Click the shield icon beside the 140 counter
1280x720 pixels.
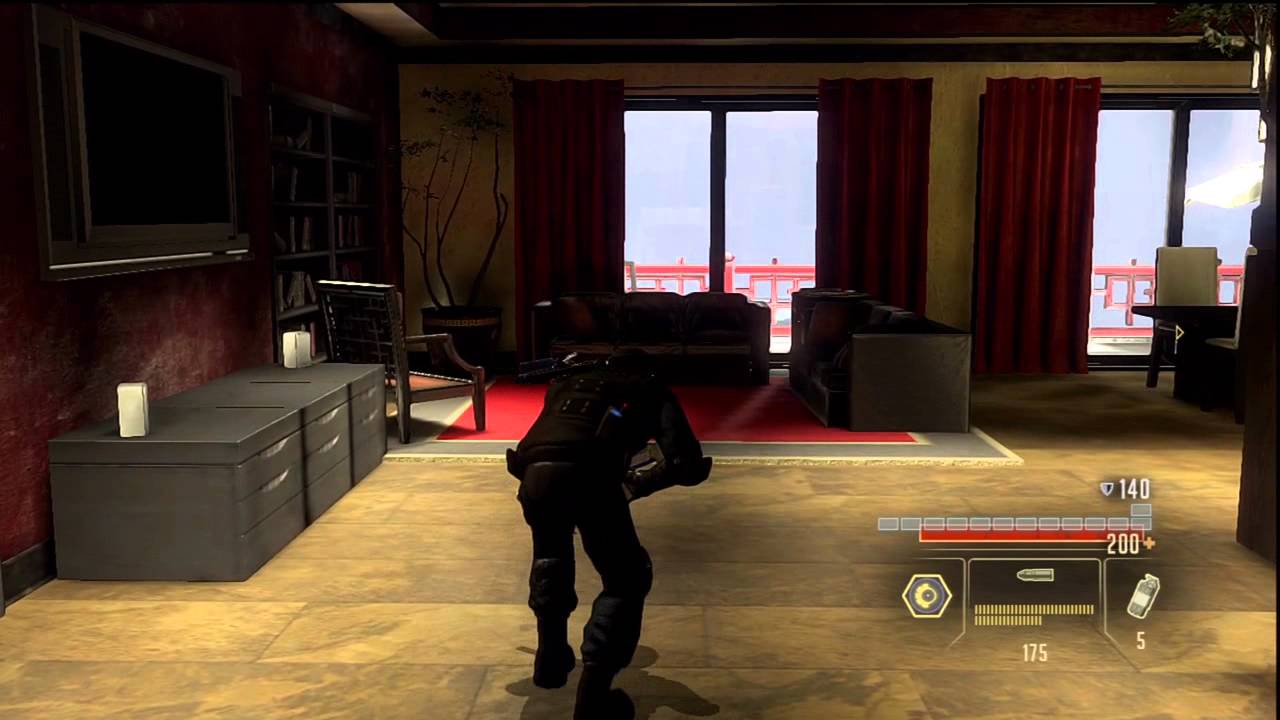coord(1105,489)
